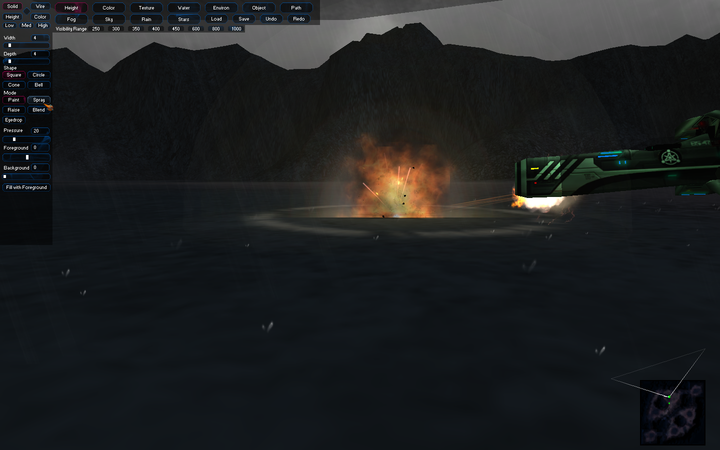This screenshot has width=720, height=450.
Task: Set visibility range to 1000
Action: tap(236, 29)
